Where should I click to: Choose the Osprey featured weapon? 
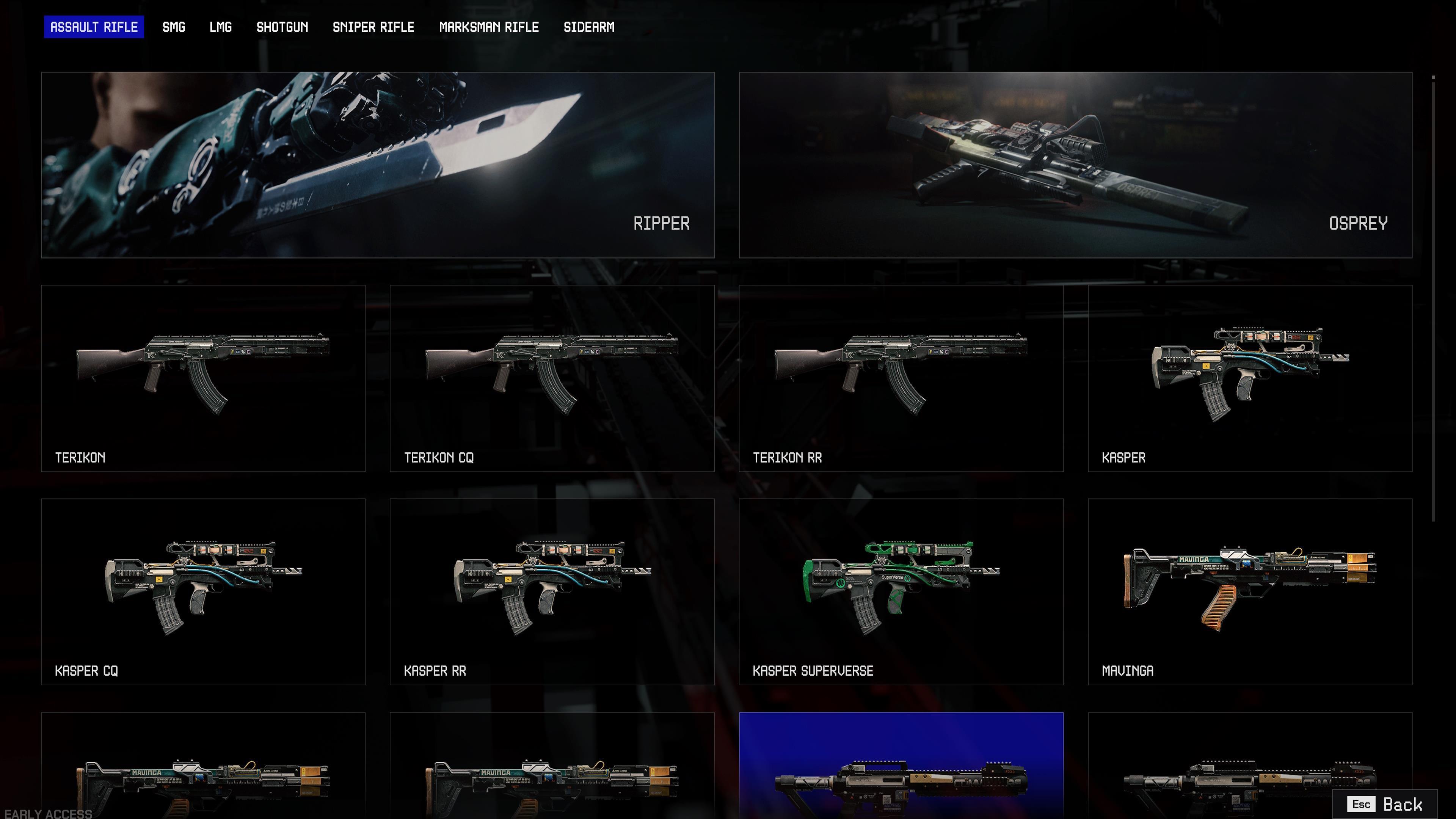pyautogui.click(x=1075, y=165)
